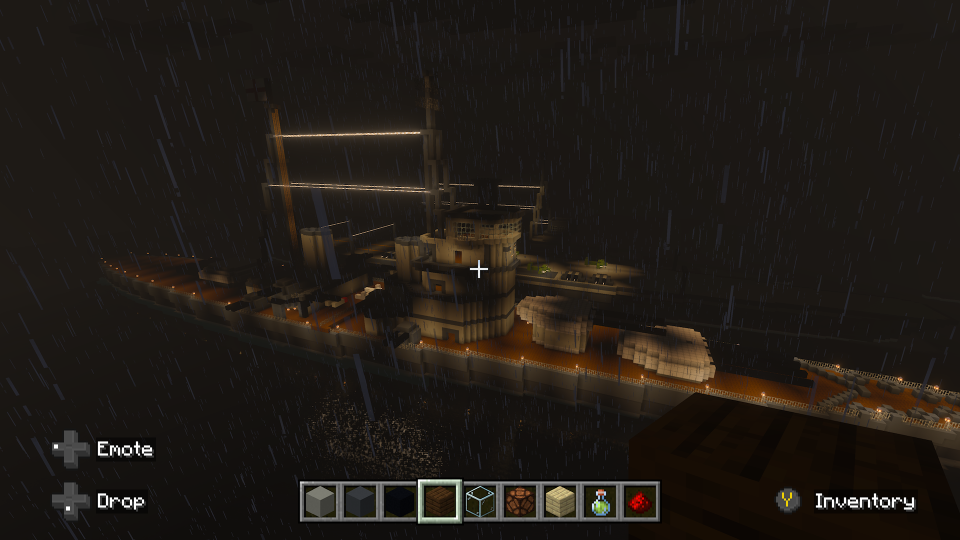This screenshot has width=960, height=540.
Task: Select the dark gray block hotbar slot
Action: pyautogui.click(x=360, y=501)
